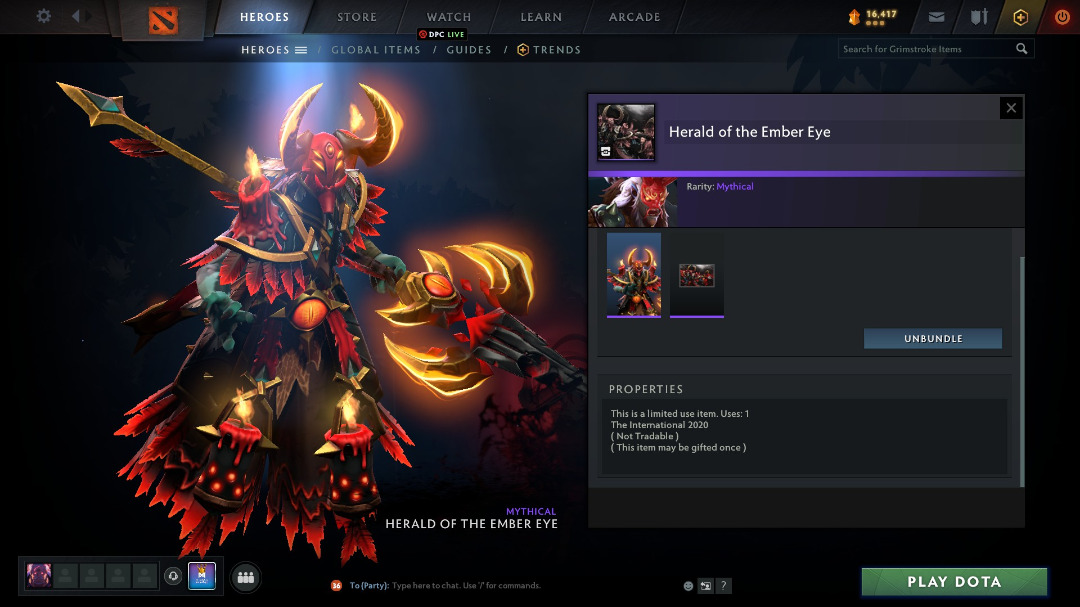Open the shield and sword armory icon
The image size is (1080, 607).
[x=979, y=17]
